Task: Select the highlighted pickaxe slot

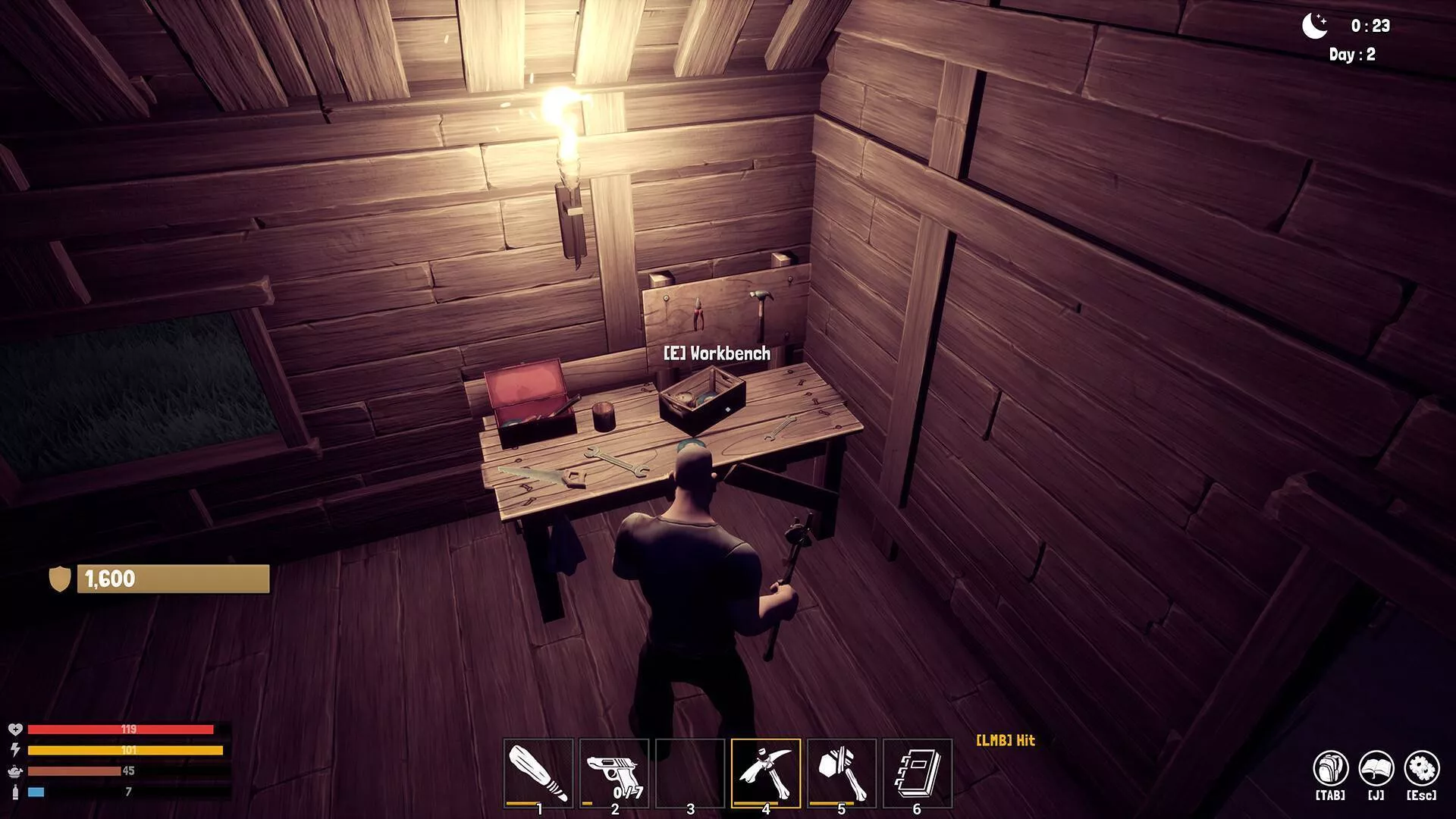Action: coord(766,773)
